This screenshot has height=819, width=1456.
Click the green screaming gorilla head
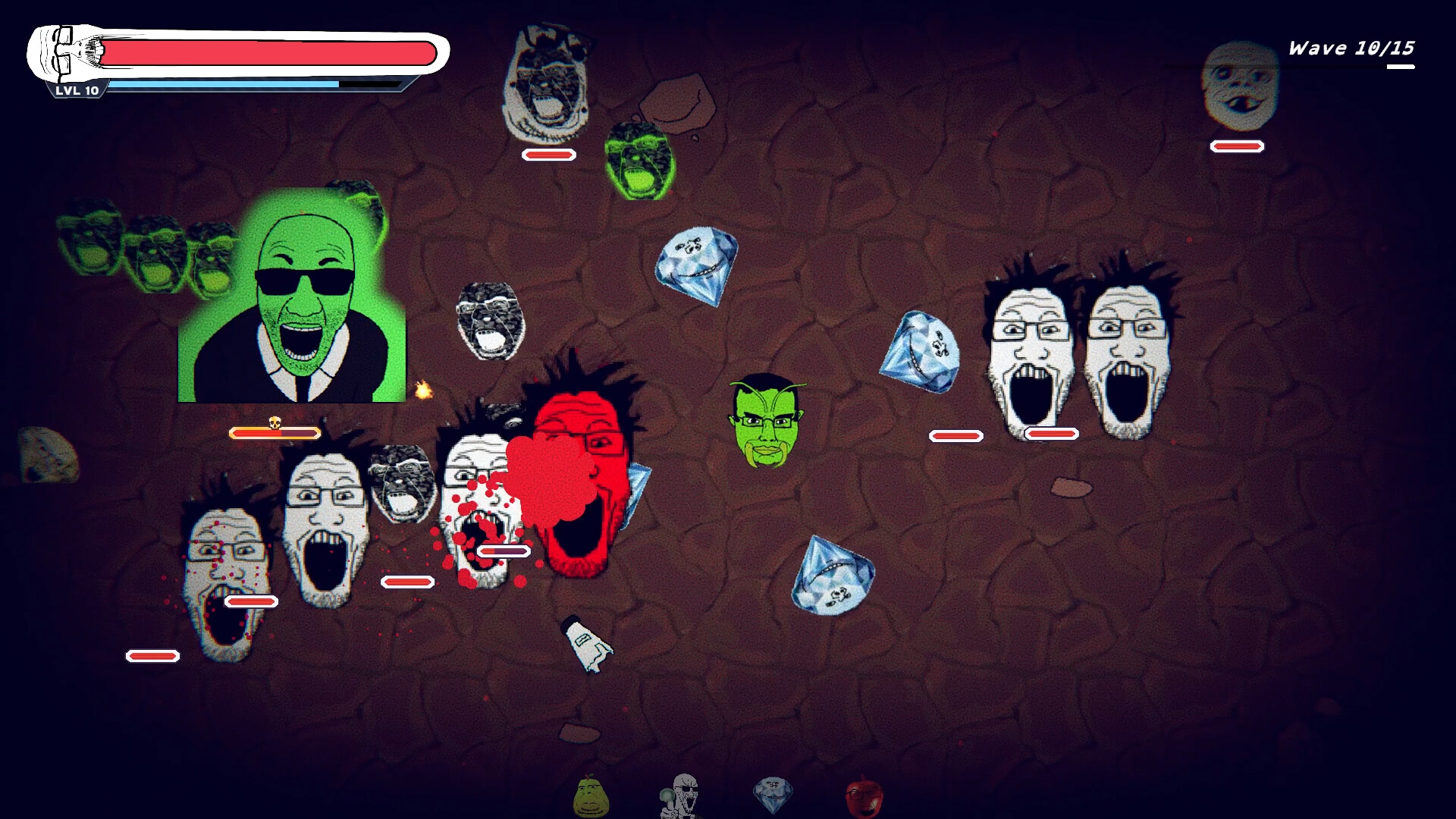641,162
